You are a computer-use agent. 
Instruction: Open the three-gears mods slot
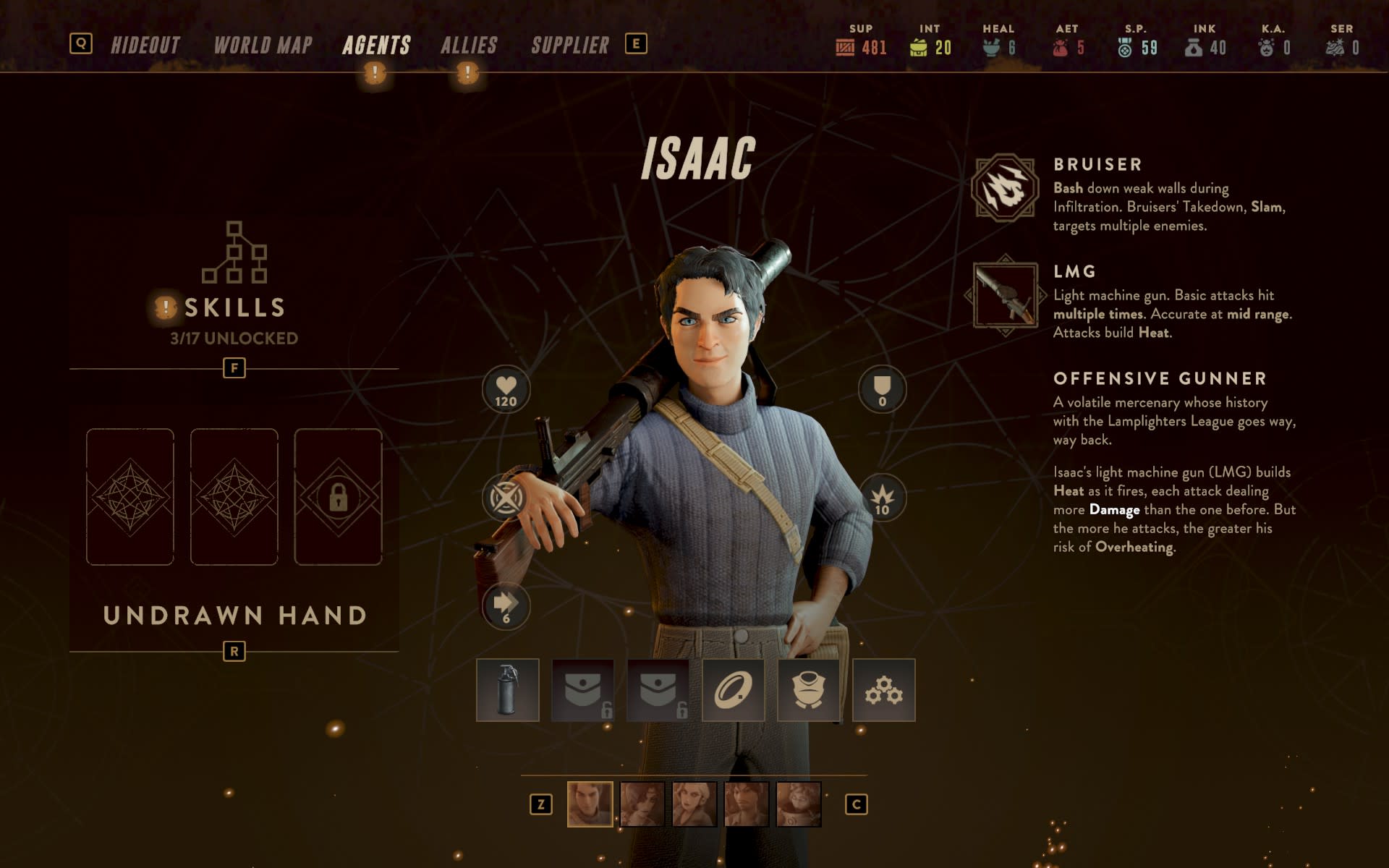click(883, 690)
